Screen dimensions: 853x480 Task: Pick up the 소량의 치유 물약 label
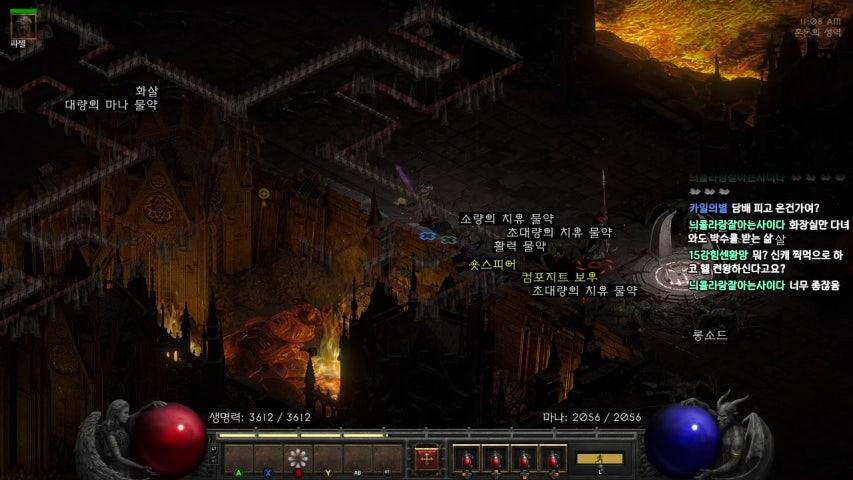(x=506, y=218)
